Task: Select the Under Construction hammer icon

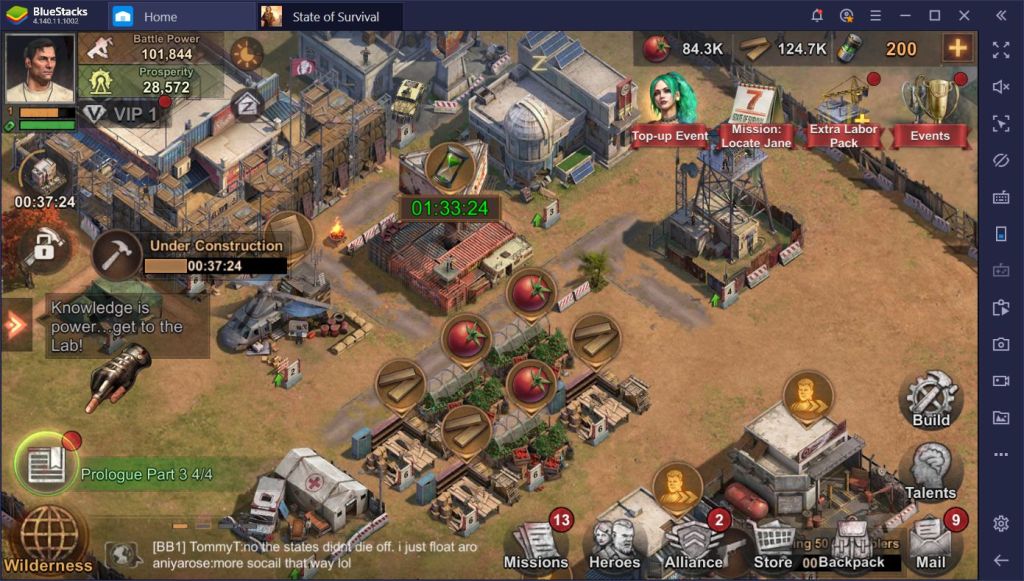Action: 118,255
